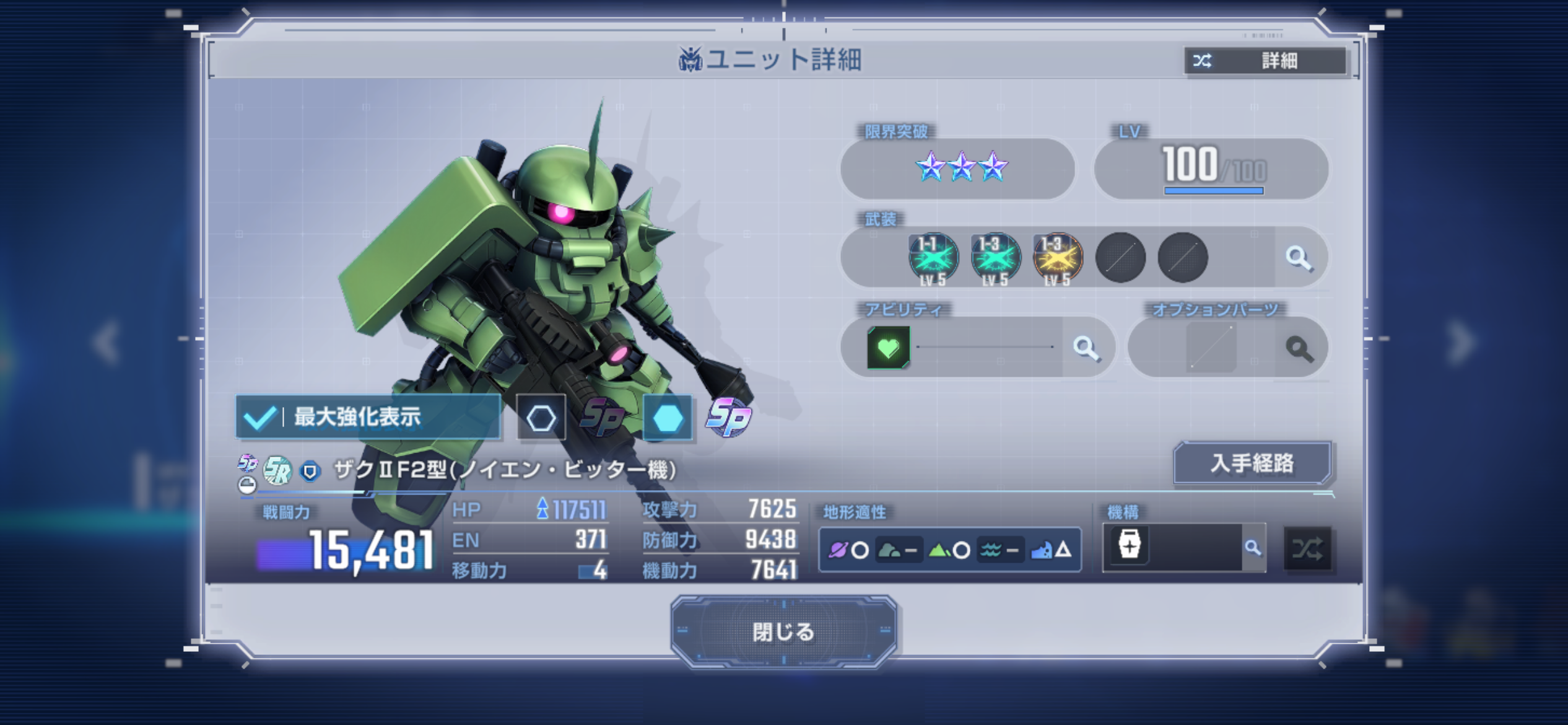Show the 入手経路 acquisition route

(x=1252, y=463)
